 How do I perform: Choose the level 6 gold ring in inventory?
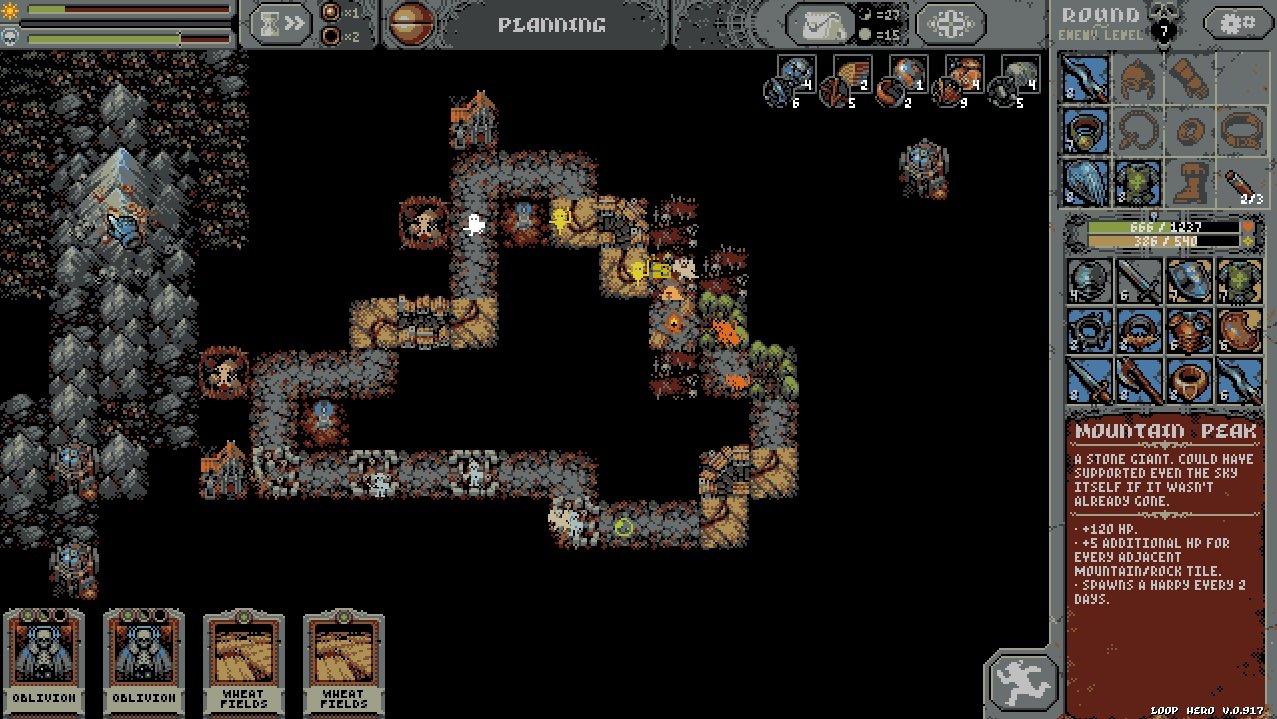point(1189,381)
